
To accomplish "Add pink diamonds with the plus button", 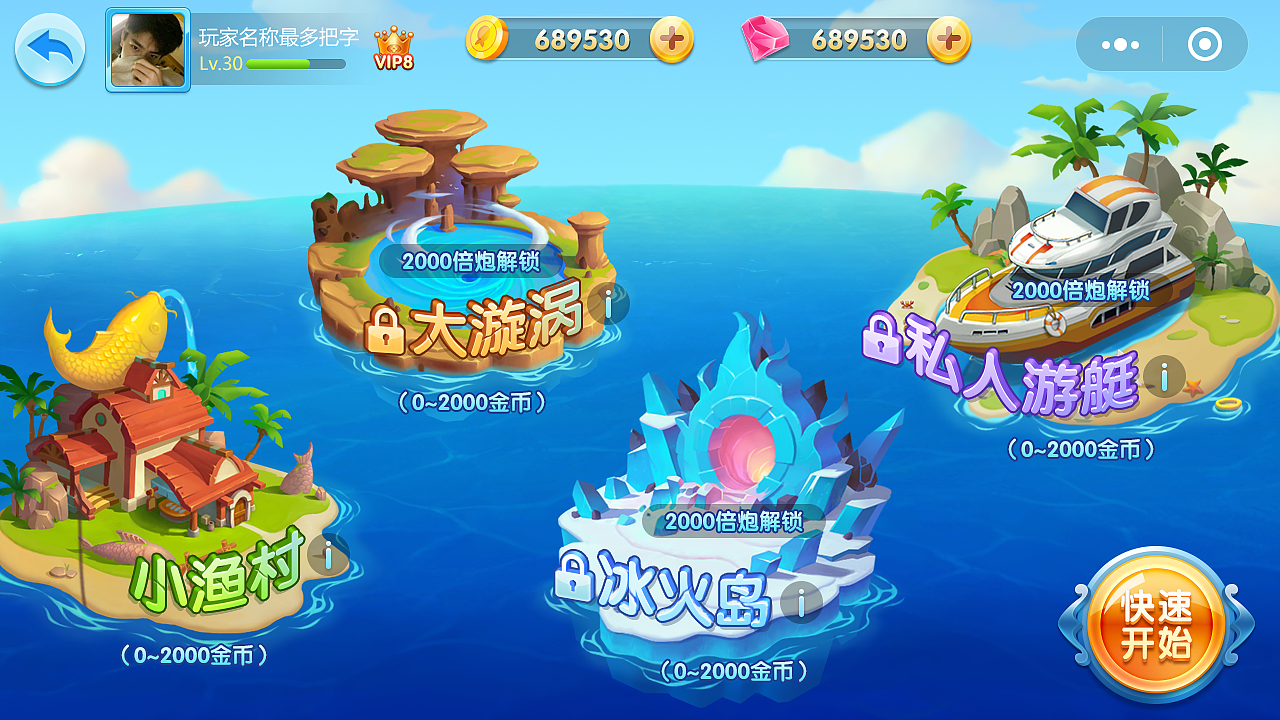I will (948, 40).
